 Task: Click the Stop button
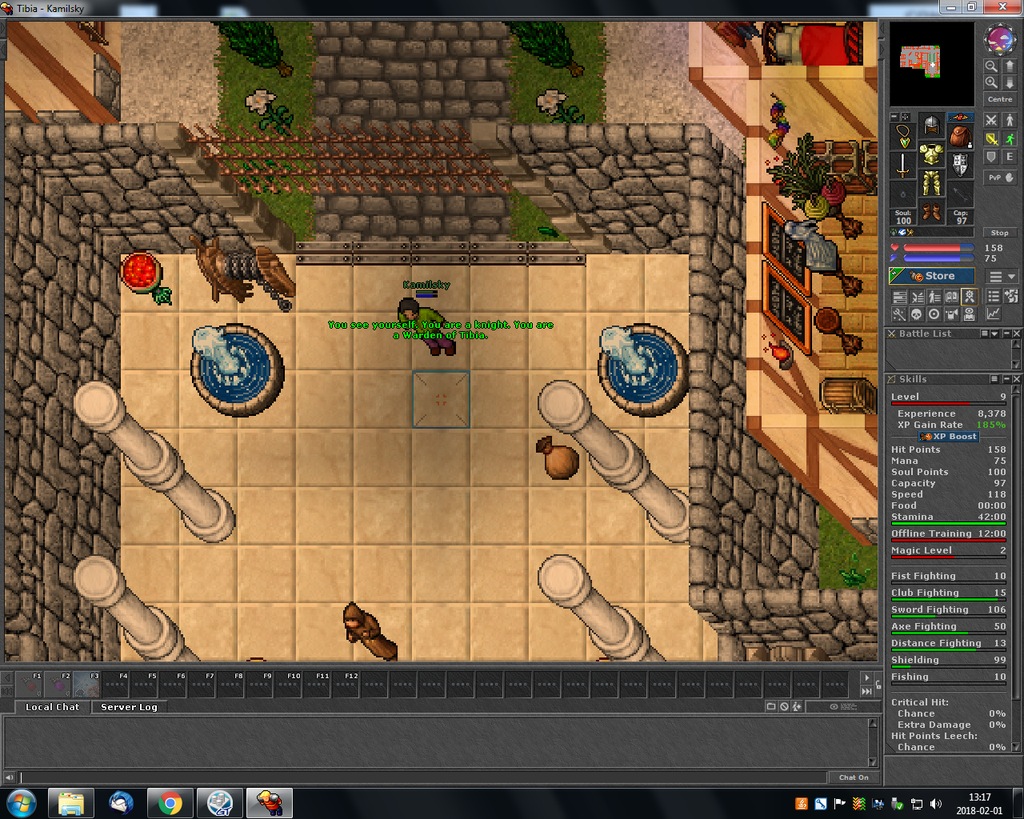click(999, 232)
